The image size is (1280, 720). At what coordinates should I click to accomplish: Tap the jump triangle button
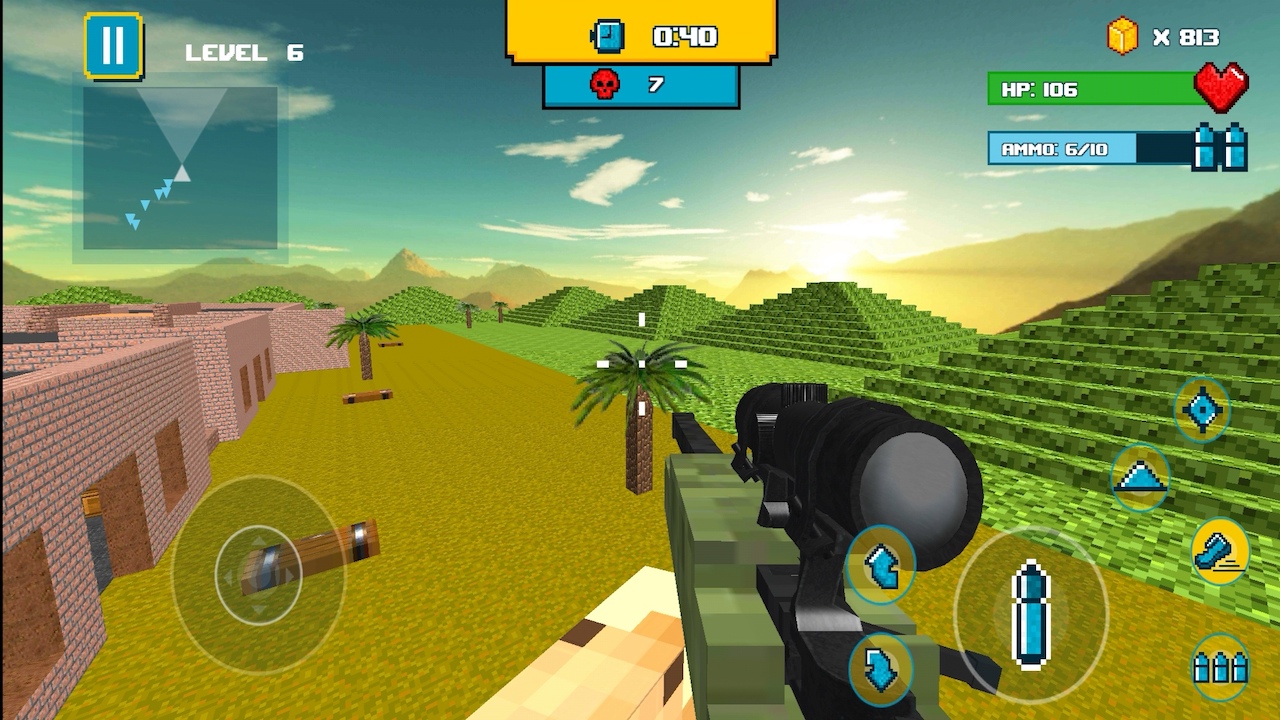coord(1140,477)
